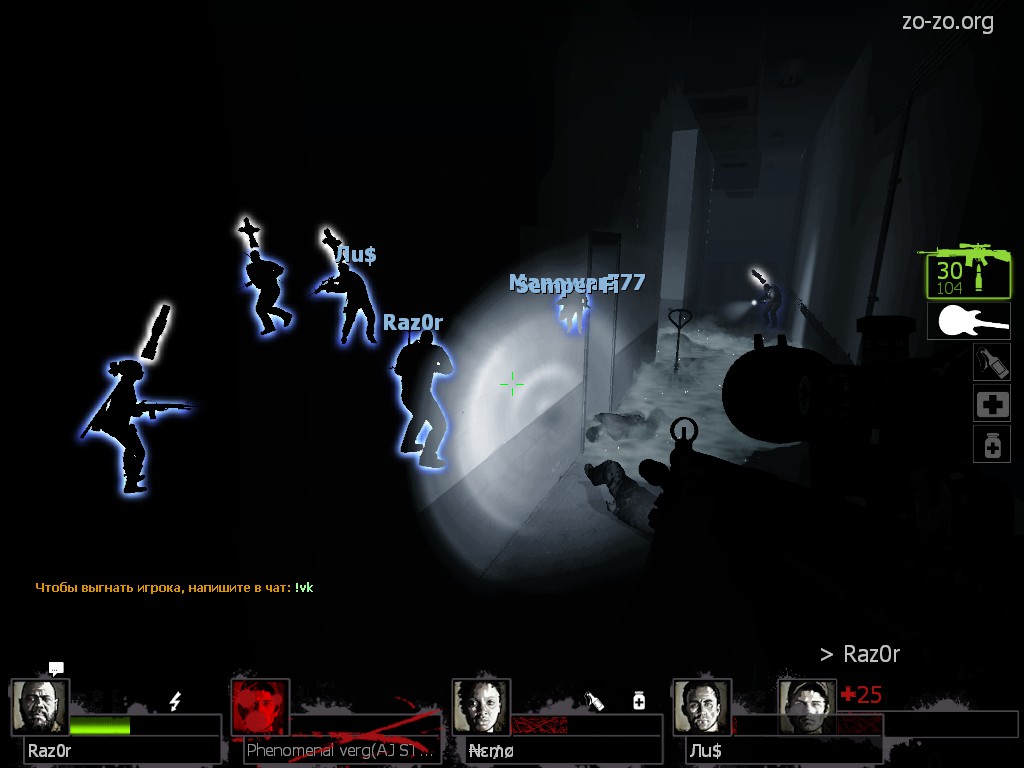Select the pain pills bottle slot
Screen dimensions: 1024x768
(991, 444)
